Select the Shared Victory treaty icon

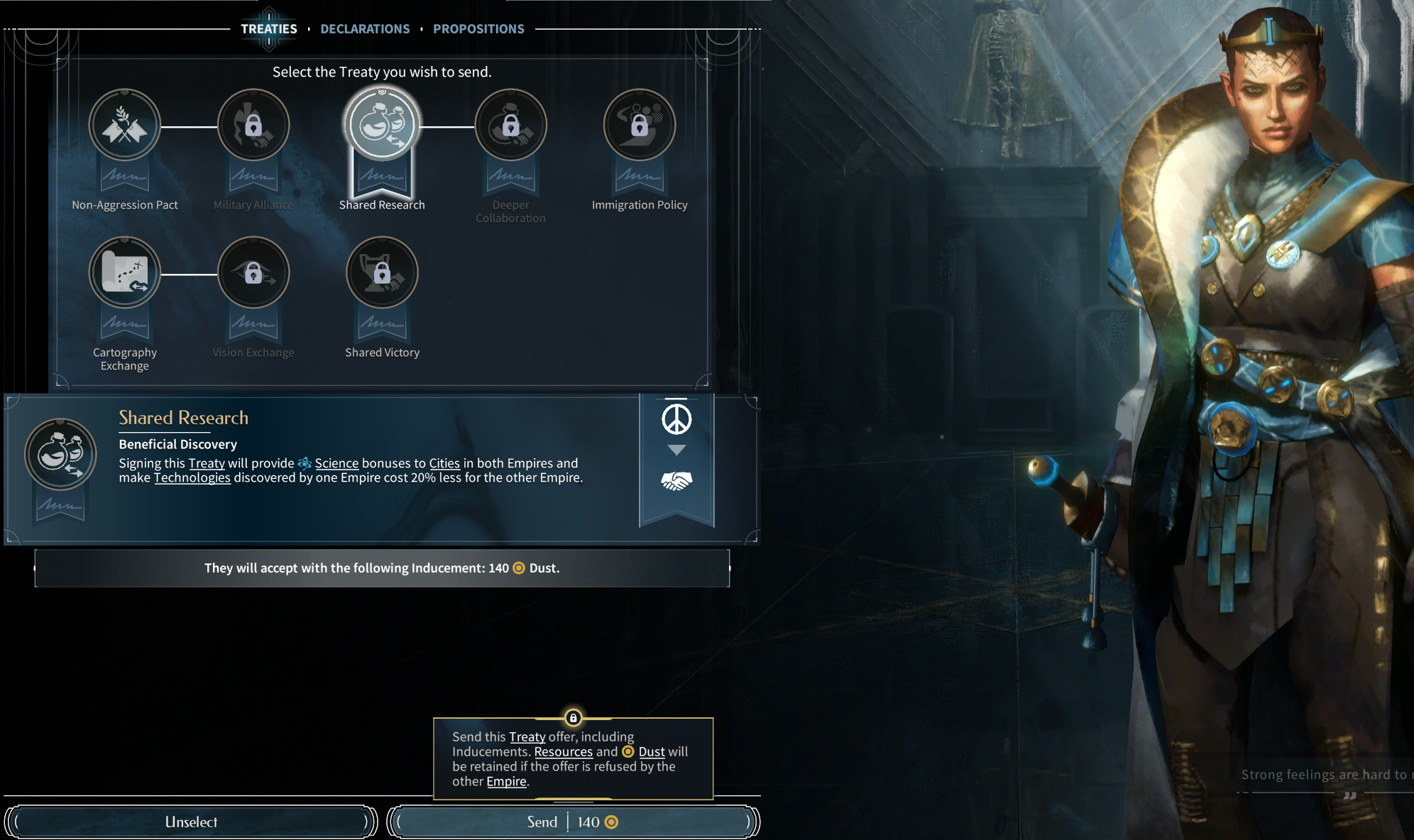[382, 272]
